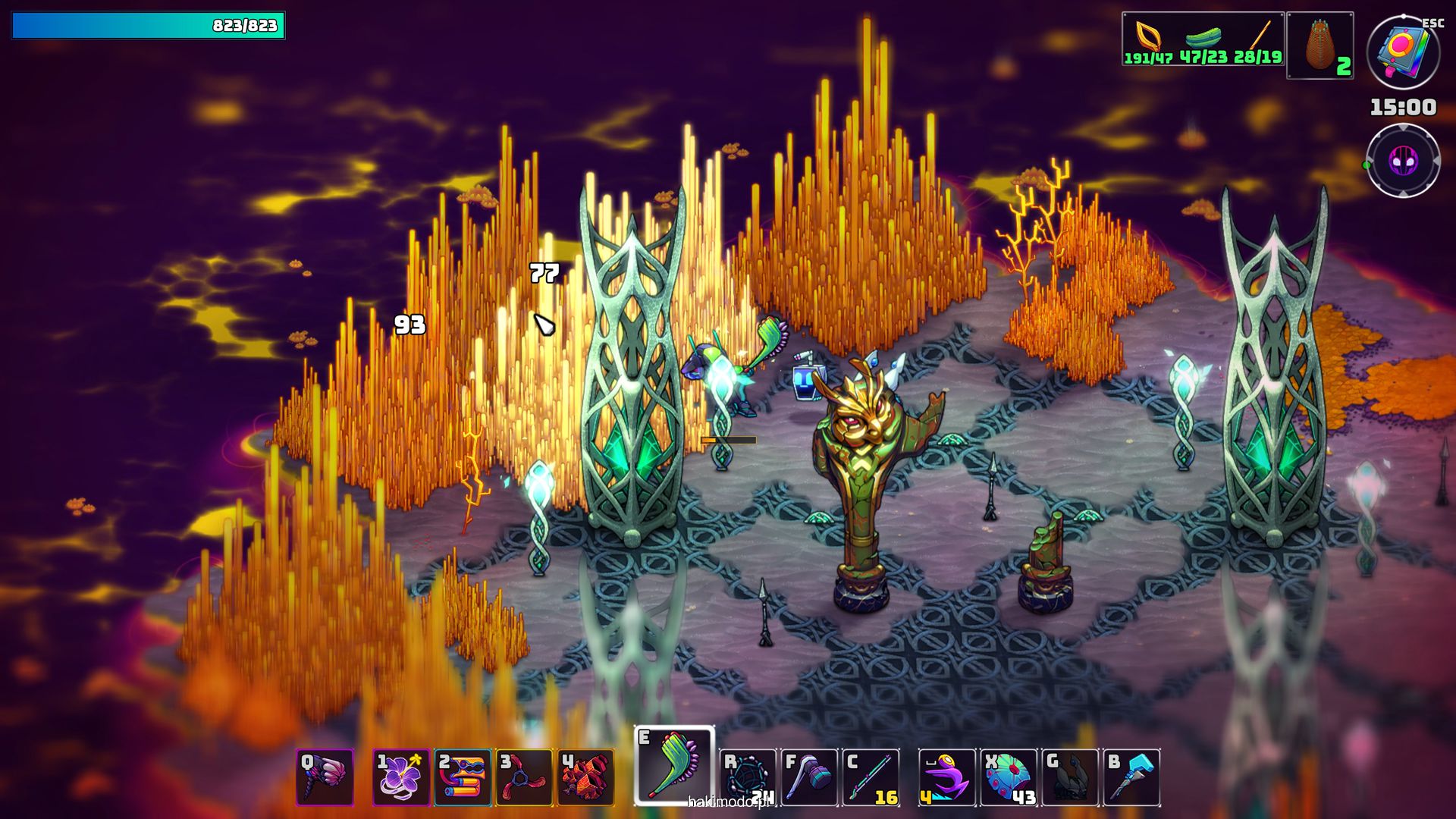Use the teal shell item in slot X

point(1009,777)
